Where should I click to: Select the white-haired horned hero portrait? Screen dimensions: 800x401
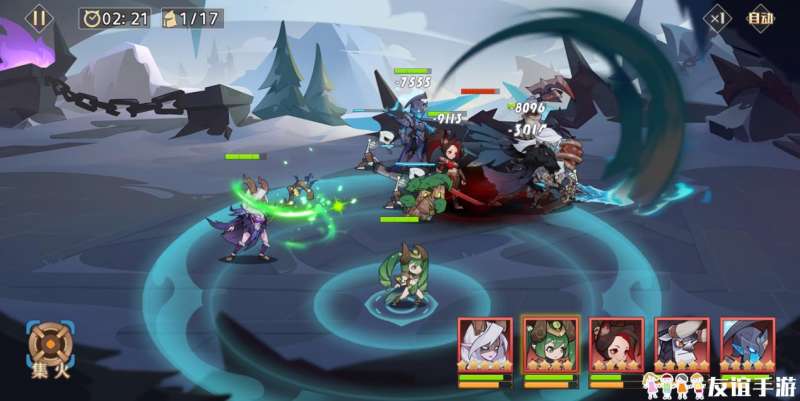(485, 345)
